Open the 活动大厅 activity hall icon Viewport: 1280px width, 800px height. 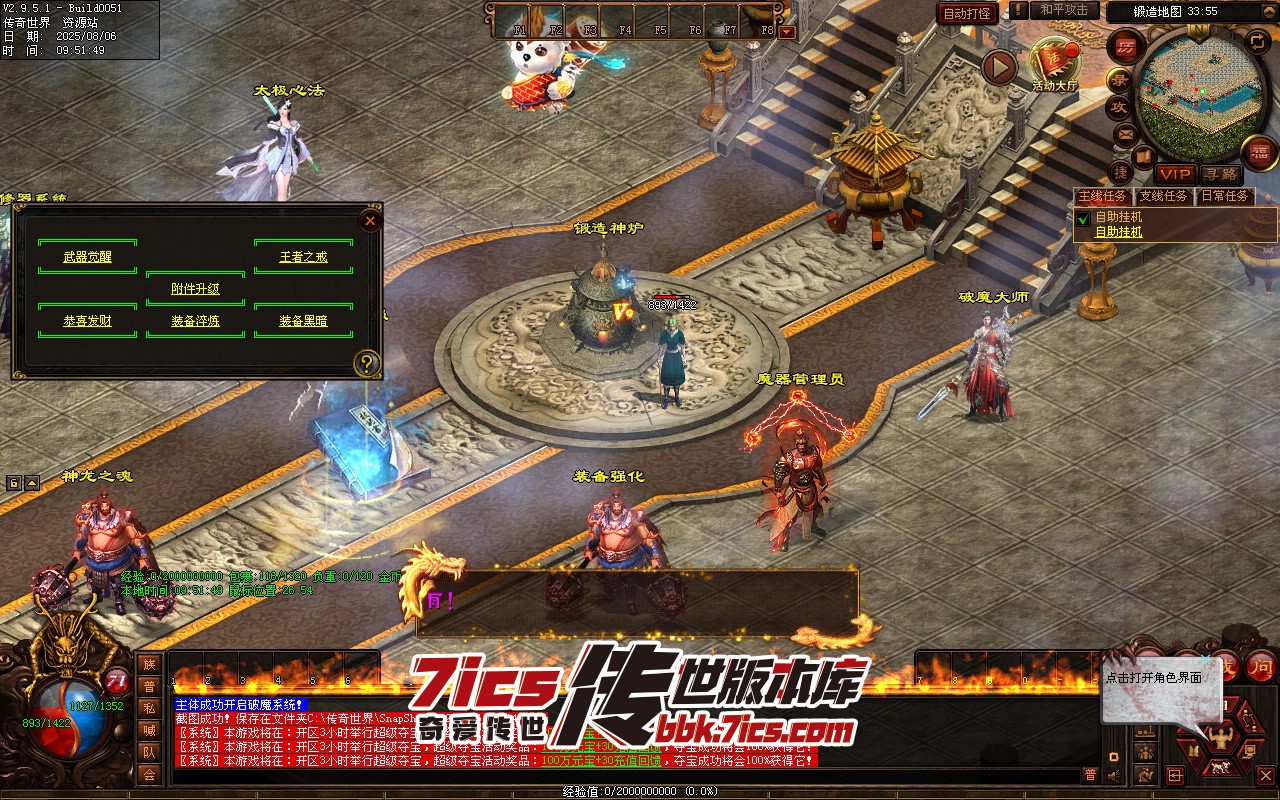1054,60
